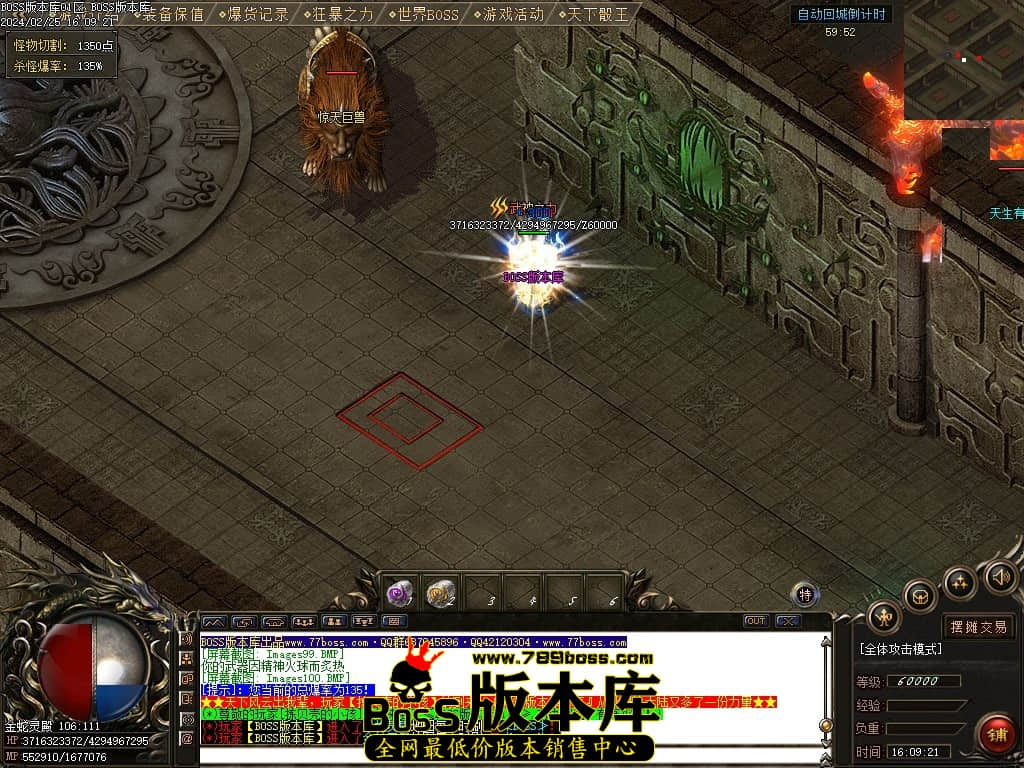Click the red 铺 shop button
1024x768 pixels.
tap(996, 735)
